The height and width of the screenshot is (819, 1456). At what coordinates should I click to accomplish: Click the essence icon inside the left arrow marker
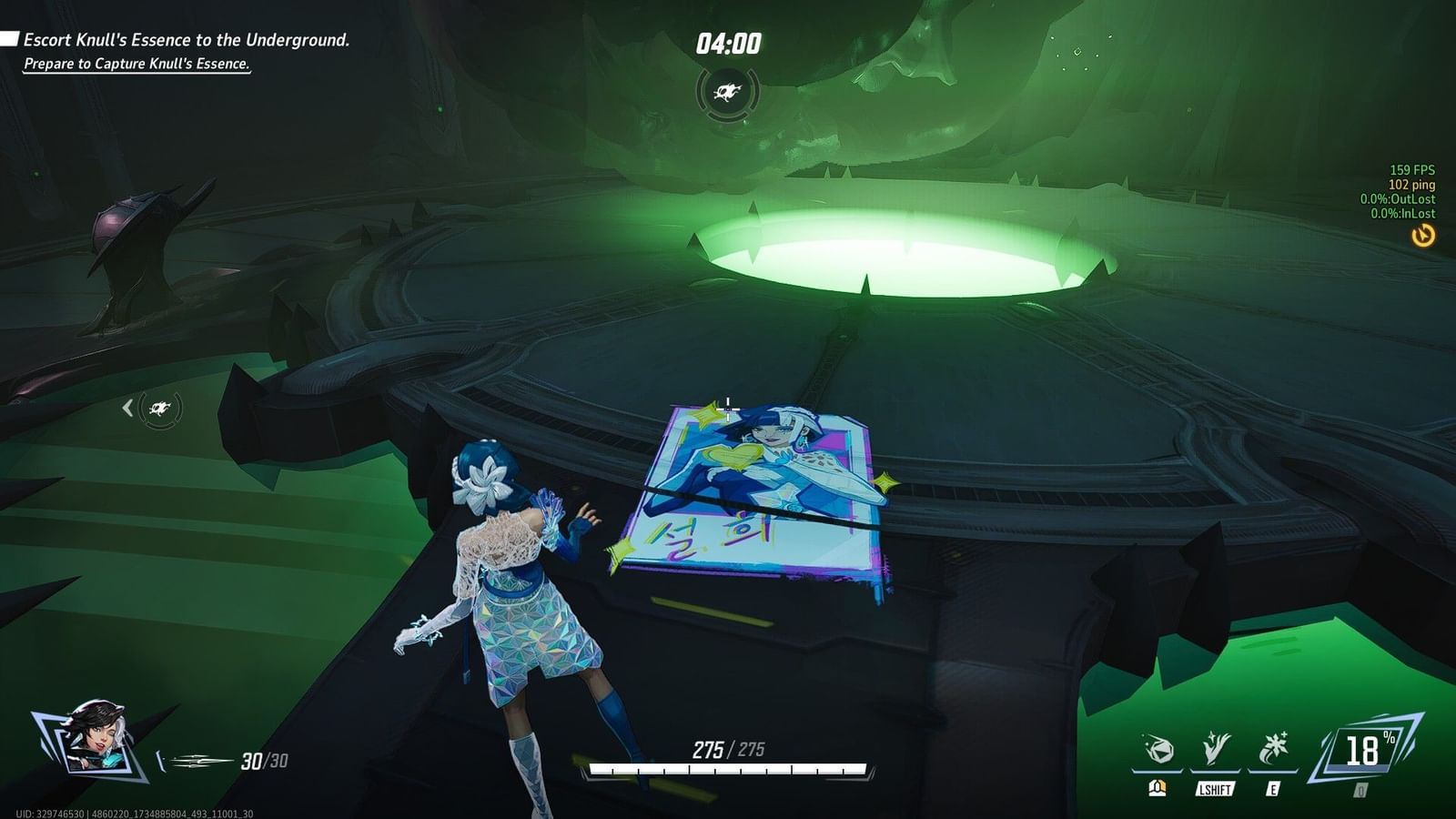[x=159, y=409]
